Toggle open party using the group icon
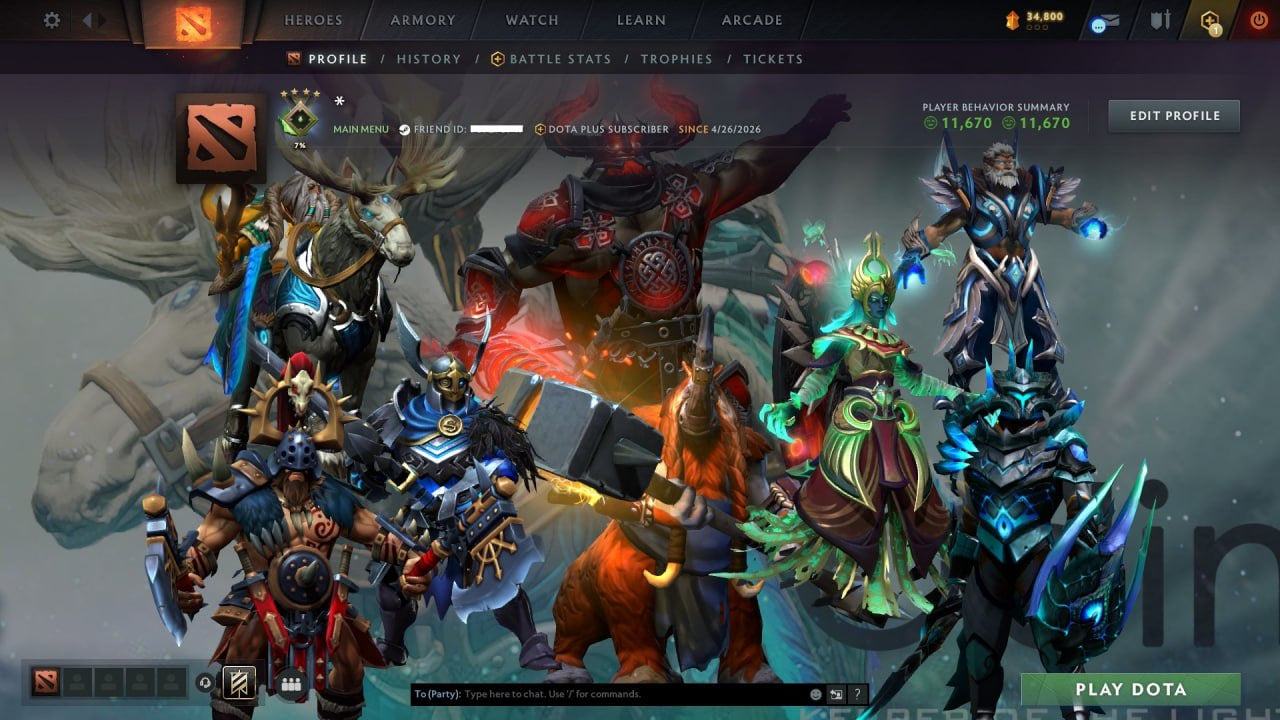The height and width of the screenshot is (720, 1280). click(289, 685)
